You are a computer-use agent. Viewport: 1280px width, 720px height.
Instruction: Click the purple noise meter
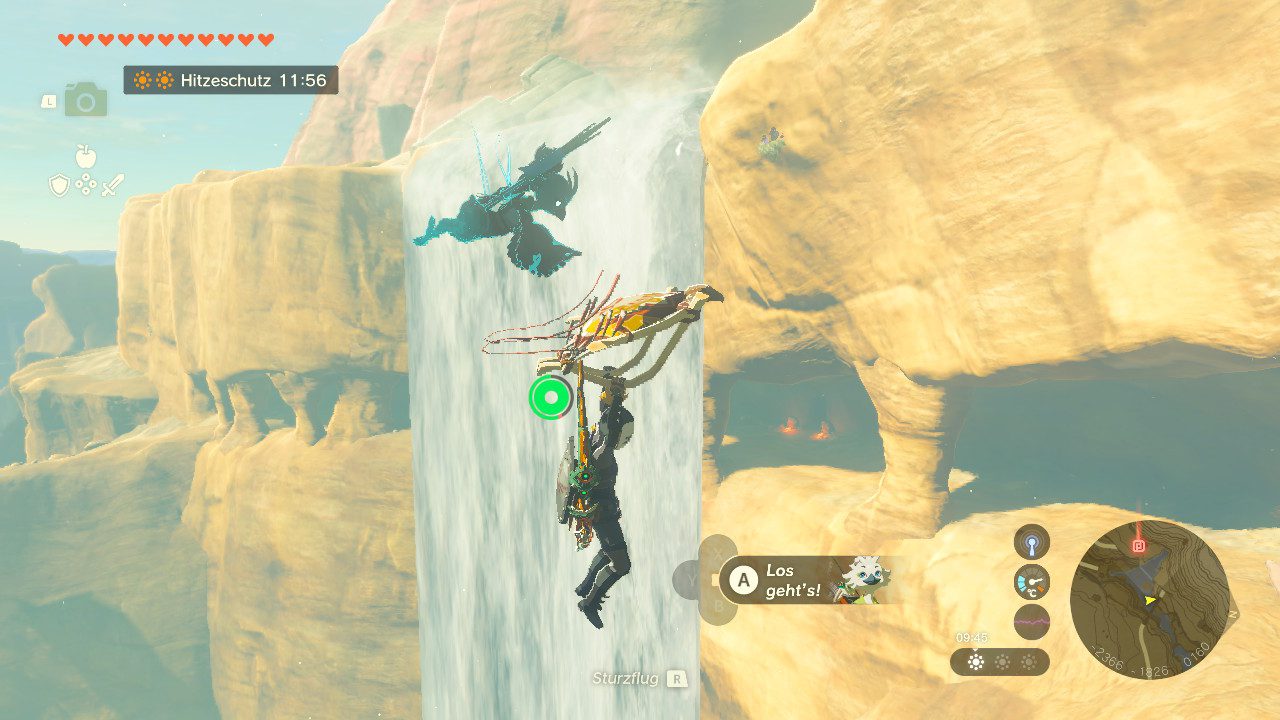pos(1031,621)
